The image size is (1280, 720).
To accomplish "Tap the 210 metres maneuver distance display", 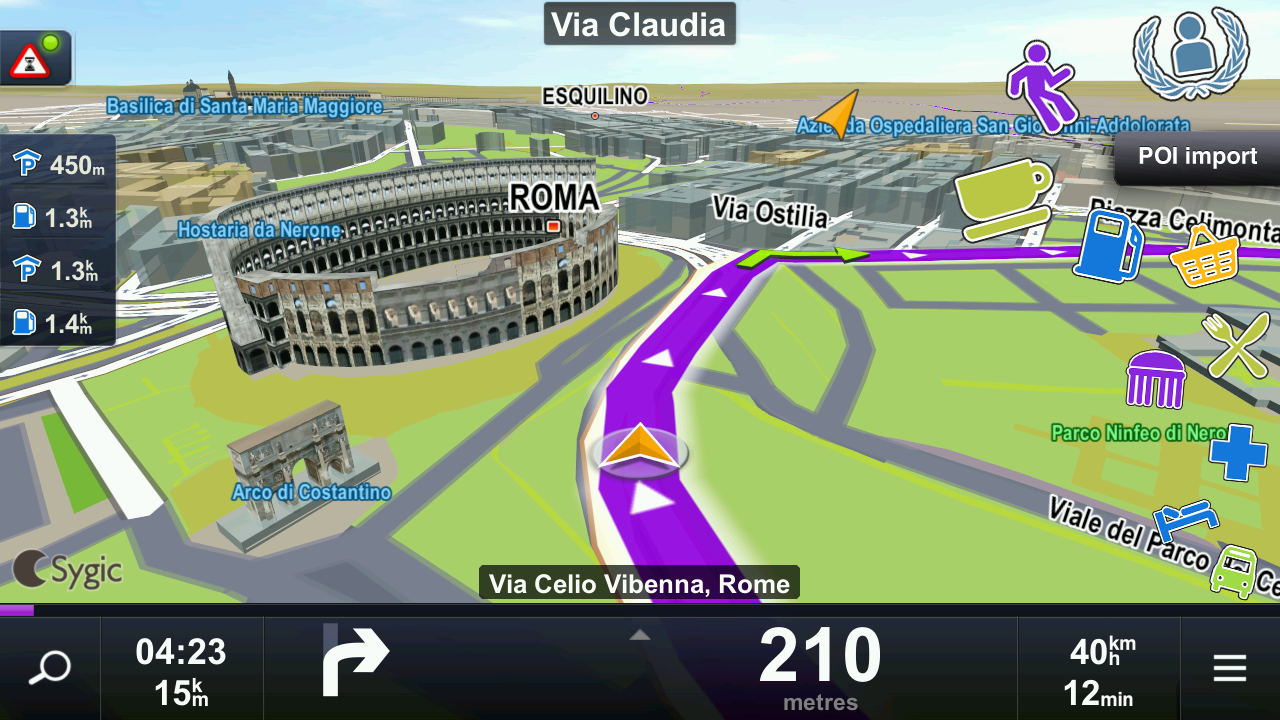I will [818, 665].
